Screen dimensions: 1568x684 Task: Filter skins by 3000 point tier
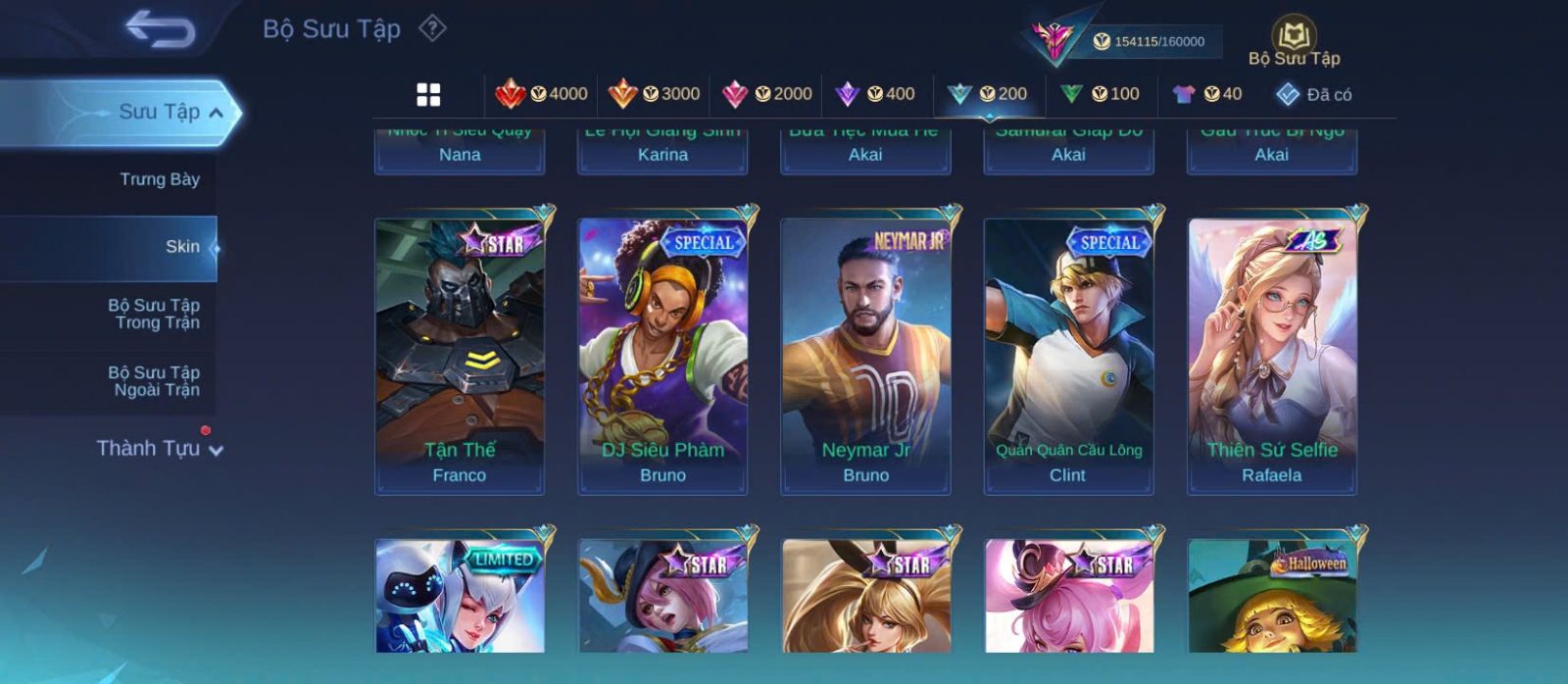655,94
